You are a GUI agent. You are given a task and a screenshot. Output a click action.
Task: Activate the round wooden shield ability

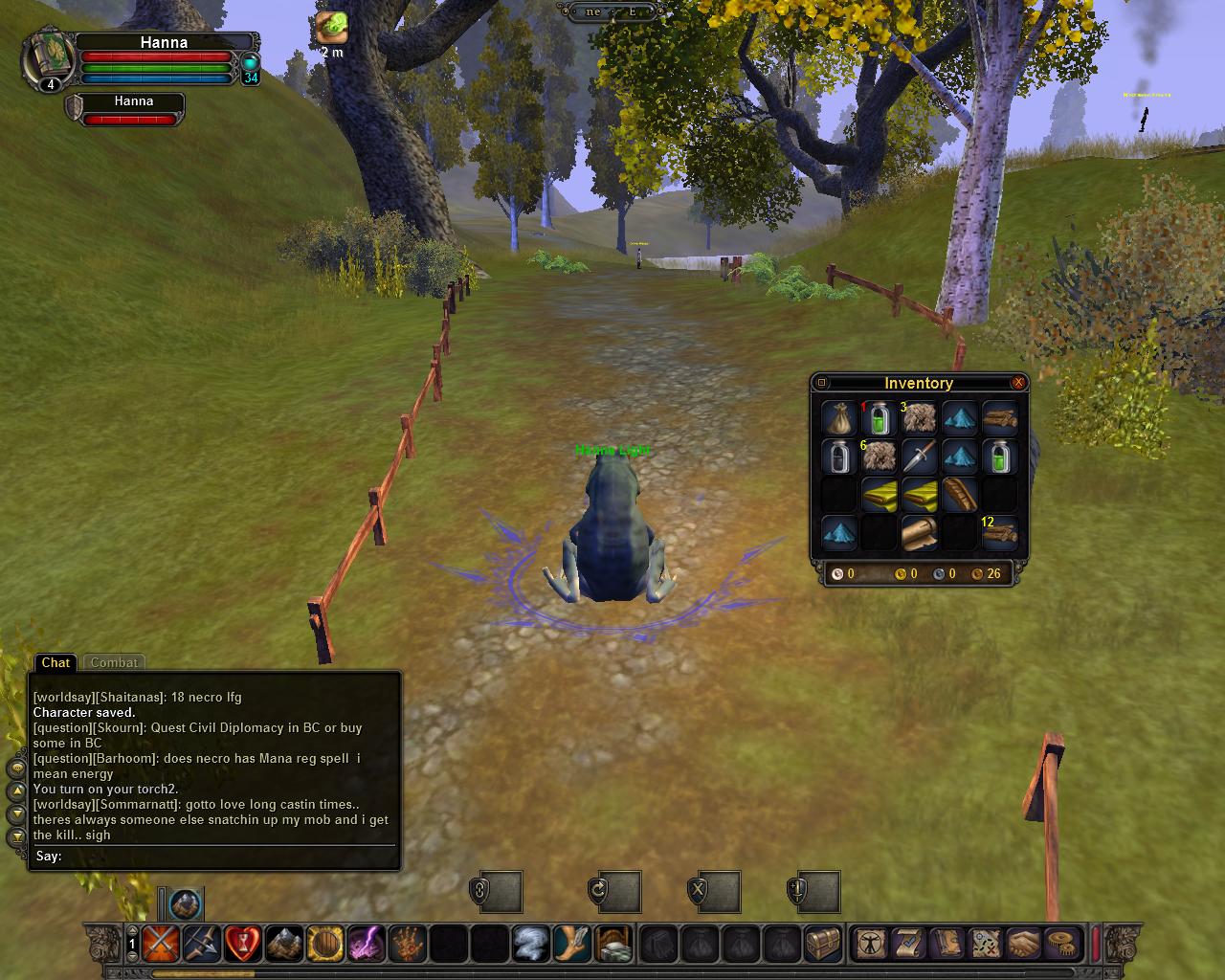[x=325, y=944]
